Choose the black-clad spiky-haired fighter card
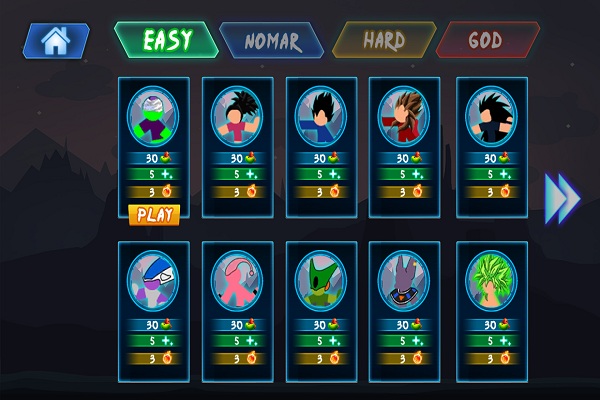600x400 pixels. coord(490,118)
